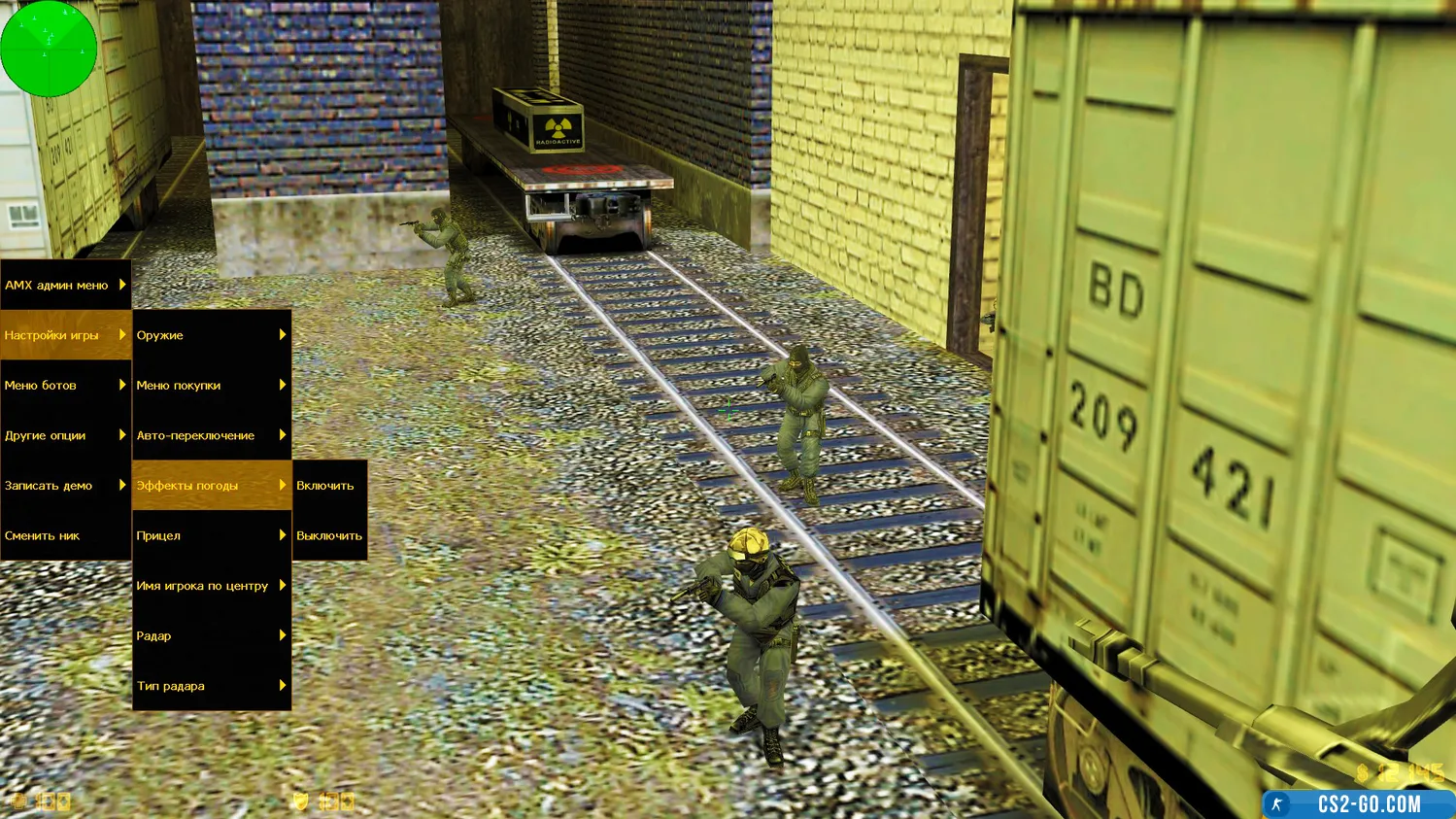Select Эффекты погоды entry
The width and height of the screenshot is (1456, 819).
tap(211, 486)
